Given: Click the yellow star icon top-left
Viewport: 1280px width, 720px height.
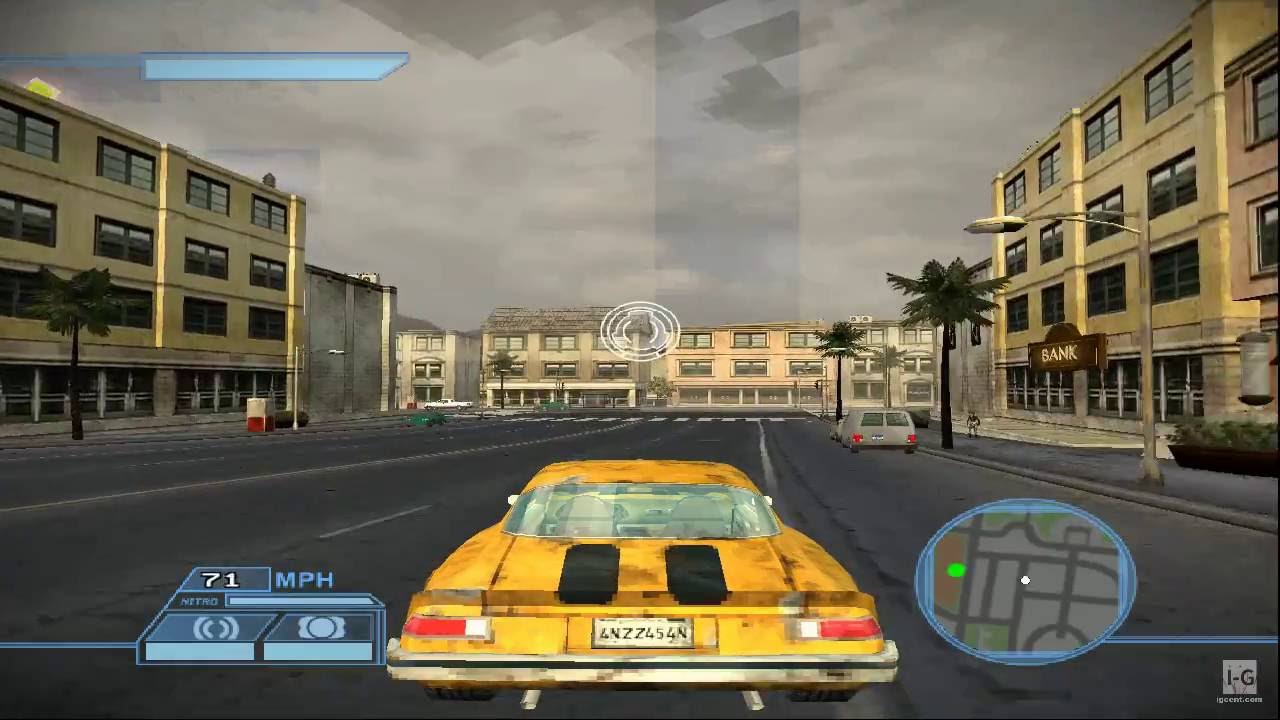Looking at the screenshot, I should pos(40,87).
